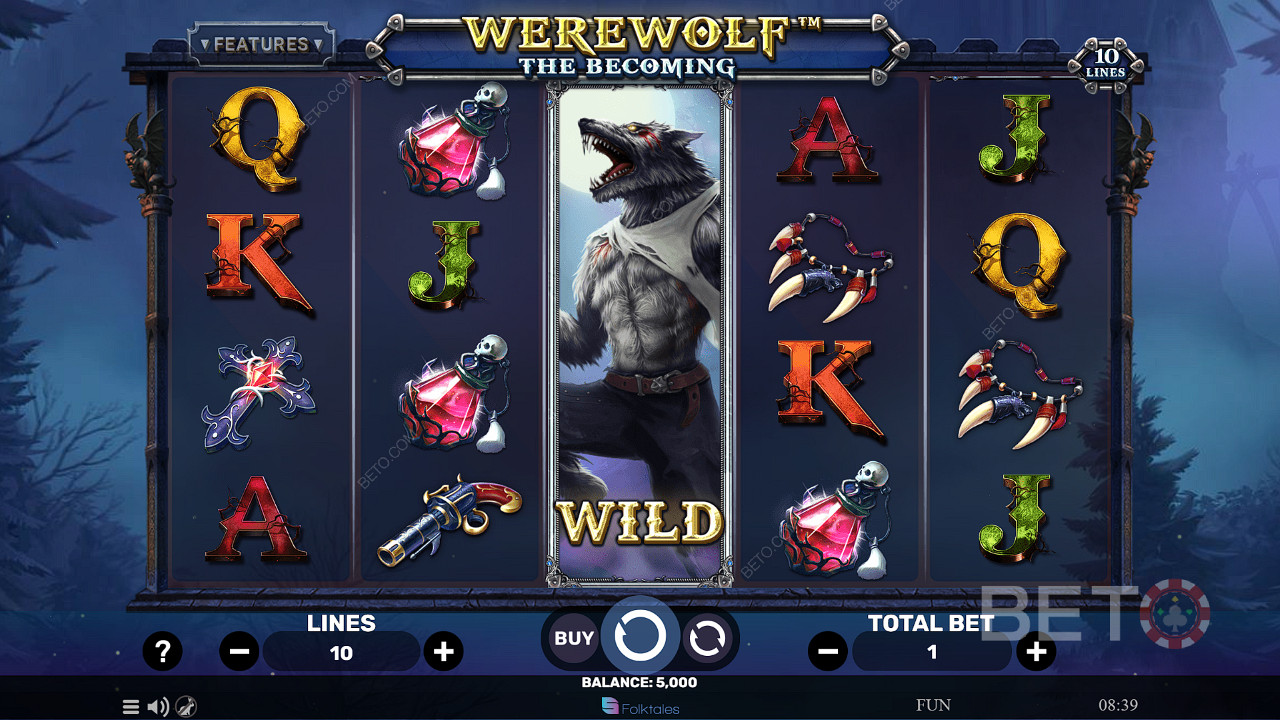Toggle the sound speaker icon
Screen dimensions: 1280x720
[x=158, y=707]
